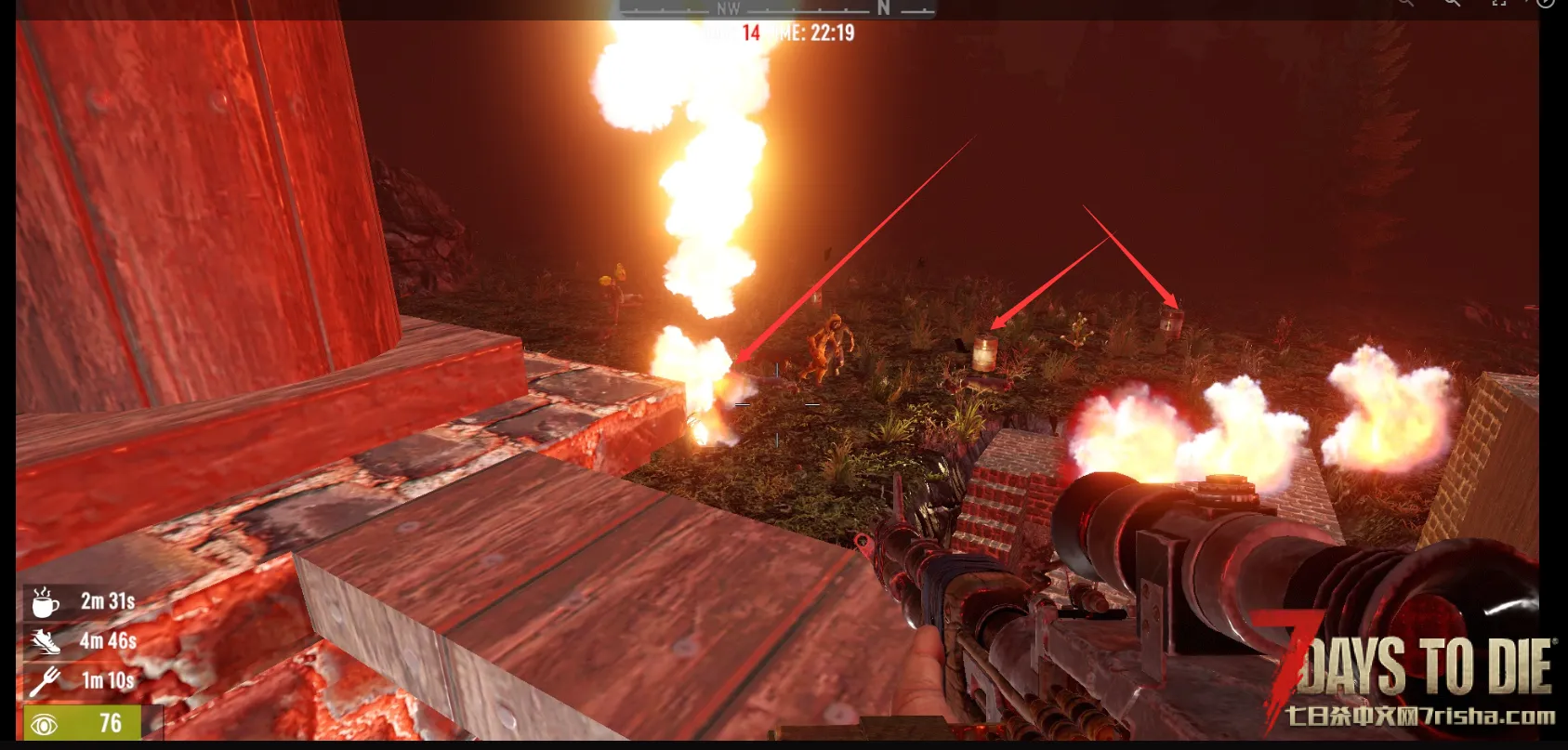Toggle the image viewer fullscreen button

(1498, 4)
